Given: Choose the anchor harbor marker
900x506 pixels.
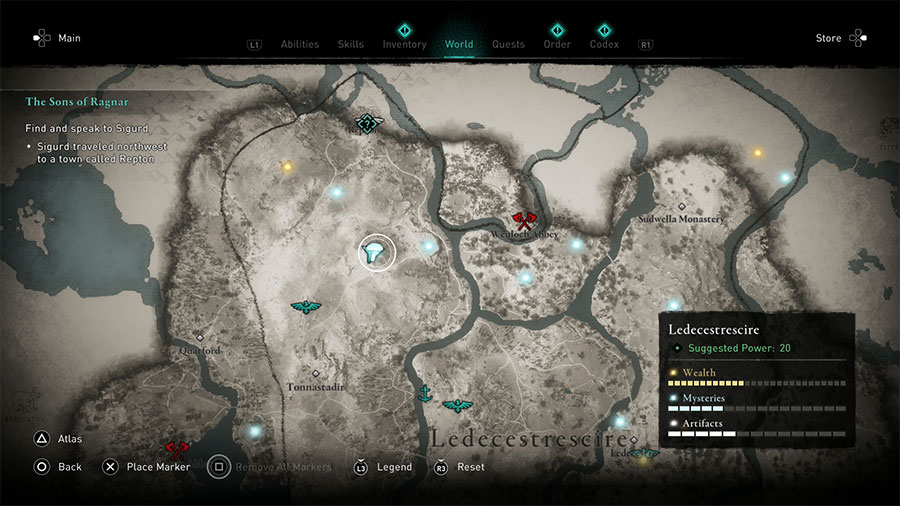Looking at the screenshot, I should (x=424, y=393).
